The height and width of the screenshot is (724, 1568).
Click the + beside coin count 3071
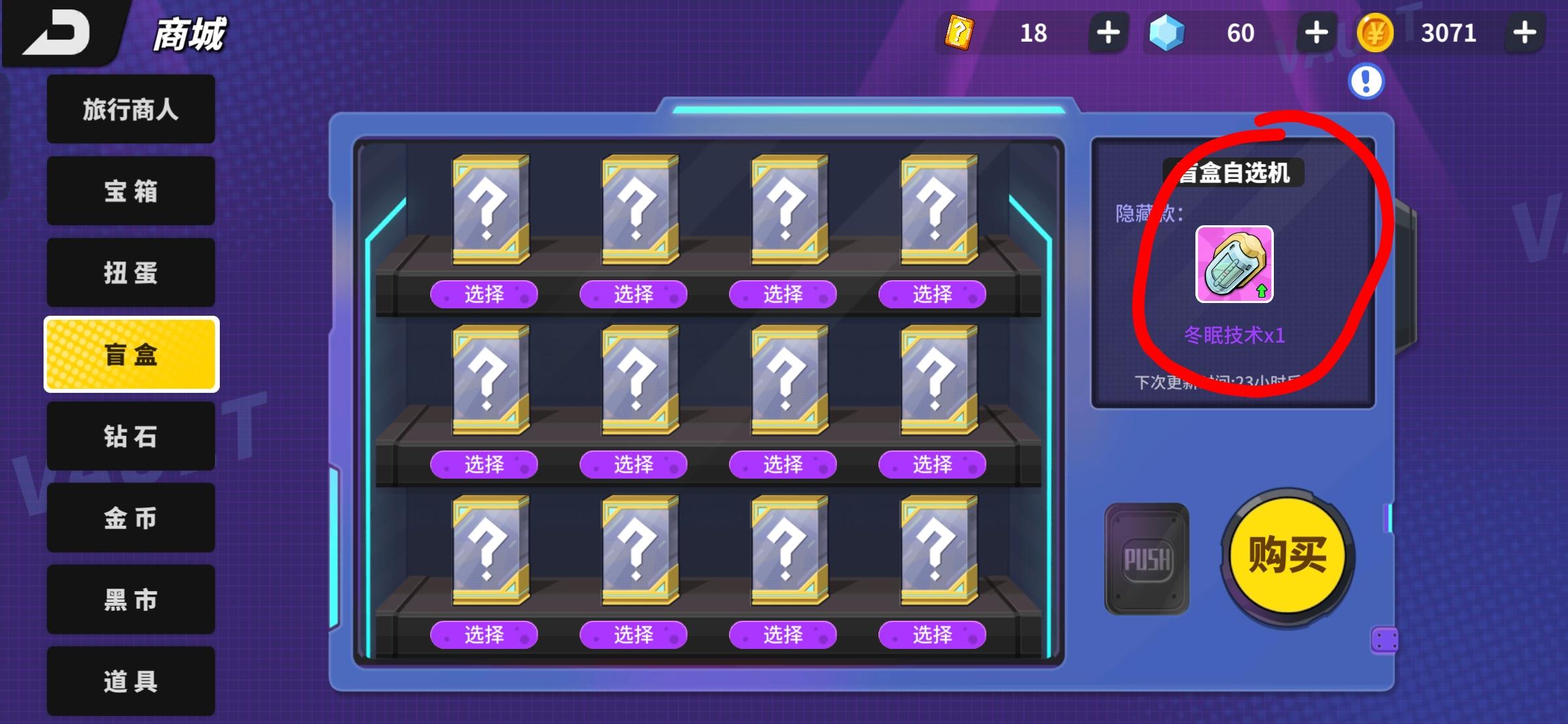1524,32
